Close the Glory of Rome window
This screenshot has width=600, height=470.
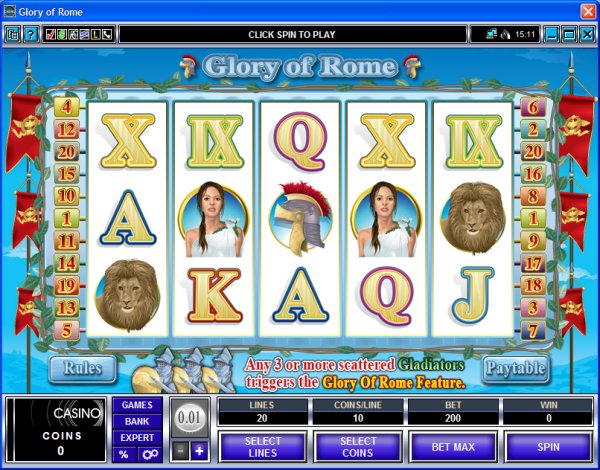click(587, 11)
